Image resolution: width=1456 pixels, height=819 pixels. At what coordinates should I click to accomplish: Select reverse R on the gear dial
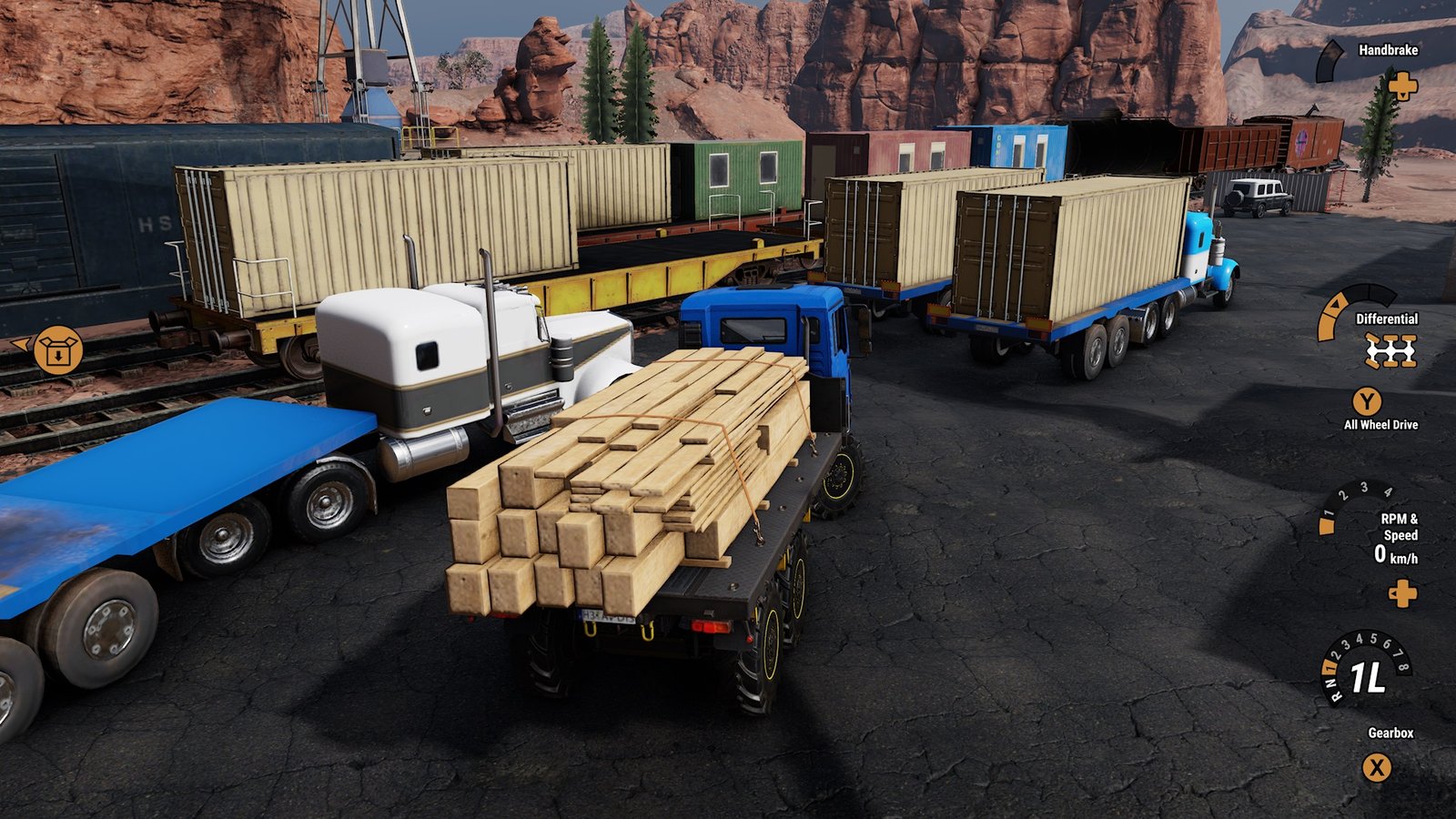pos(1337,695)
